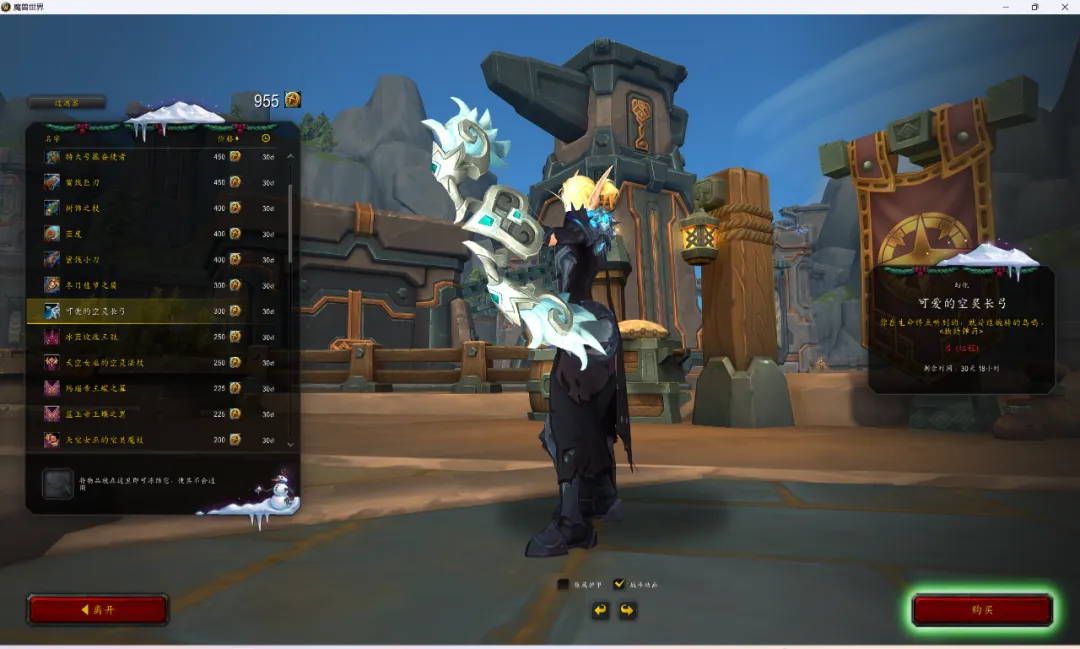Rotate the character with the right arrow button

(627, 610)
